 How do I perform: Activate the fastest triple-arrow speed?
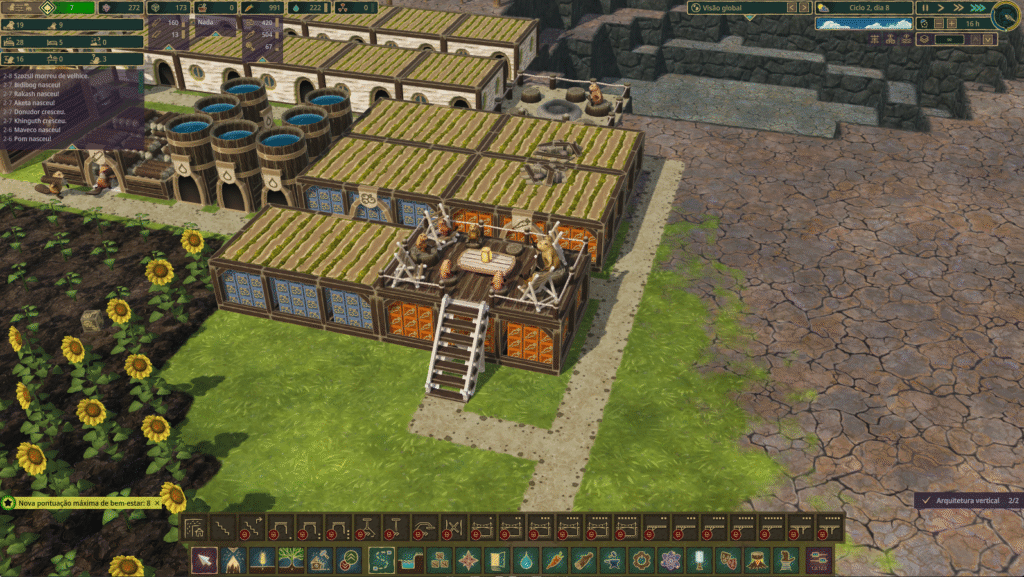[976, 8]
